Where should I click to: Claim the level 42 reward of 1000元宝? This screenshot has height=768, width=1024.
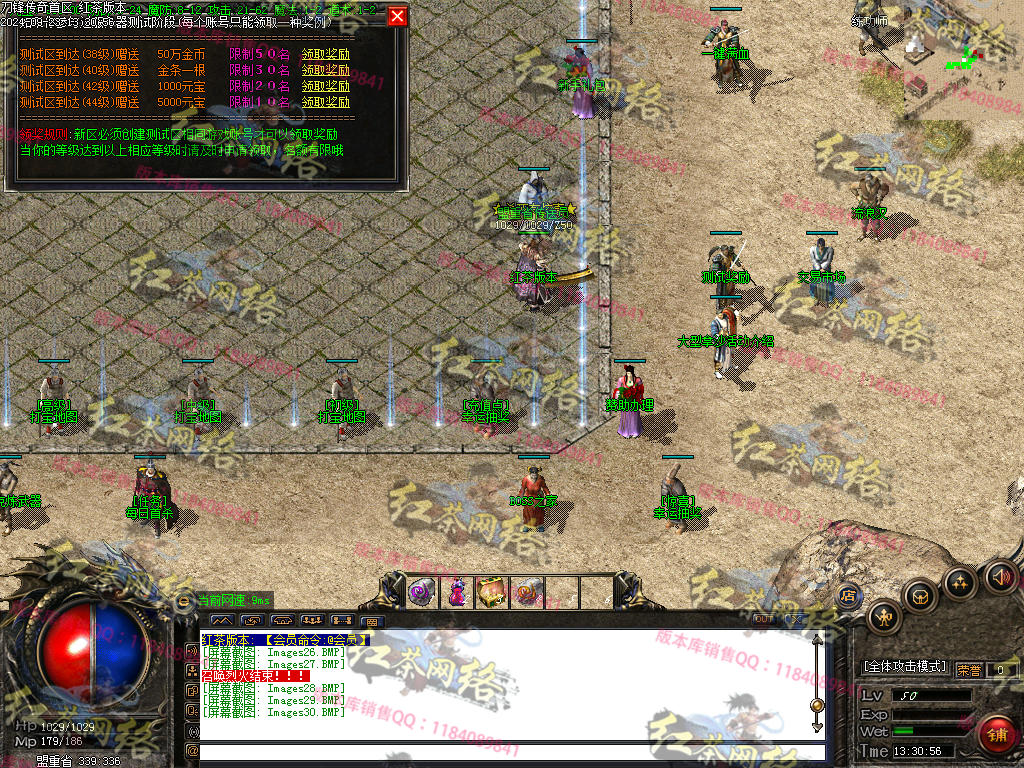tap(326, 86)
